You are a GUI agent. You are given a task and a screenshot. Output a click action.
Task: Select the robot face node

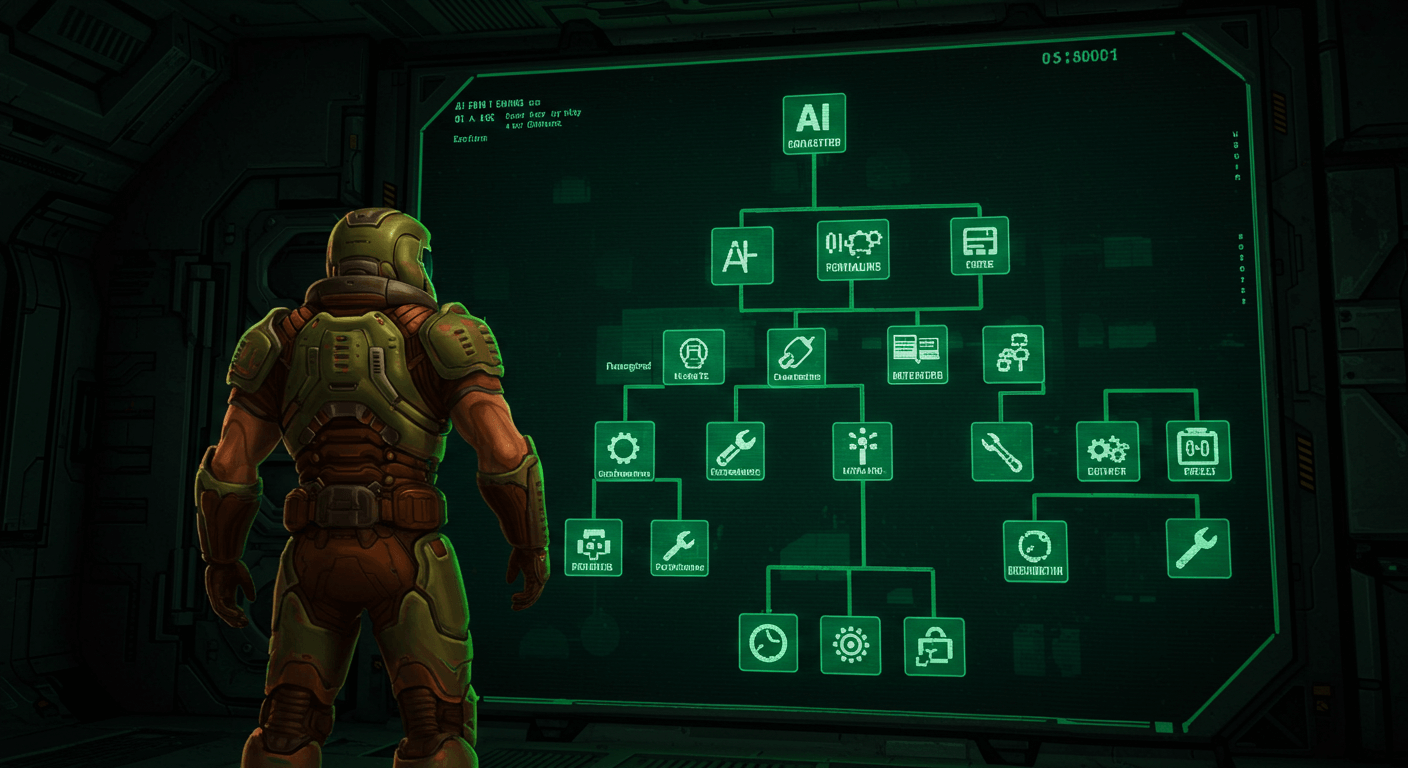click(x=593, y=547)
